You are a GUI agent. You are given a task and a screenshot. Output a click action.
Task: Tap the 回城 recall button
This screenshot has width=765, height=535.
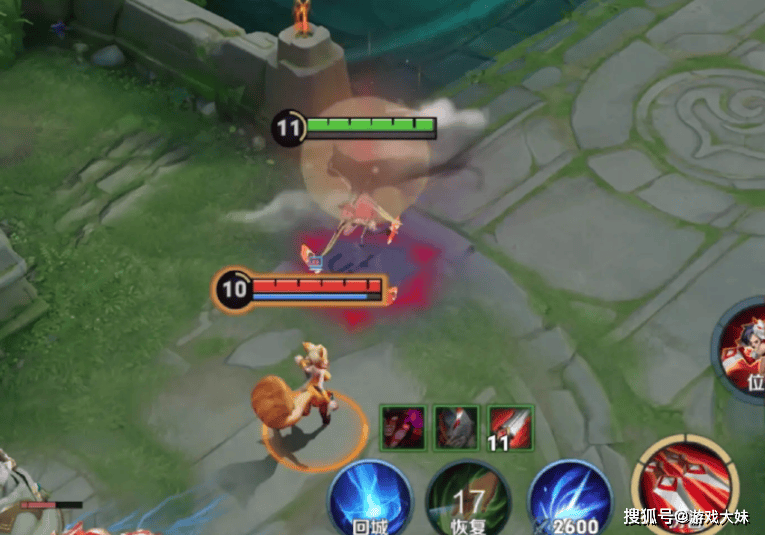[367, 498]
